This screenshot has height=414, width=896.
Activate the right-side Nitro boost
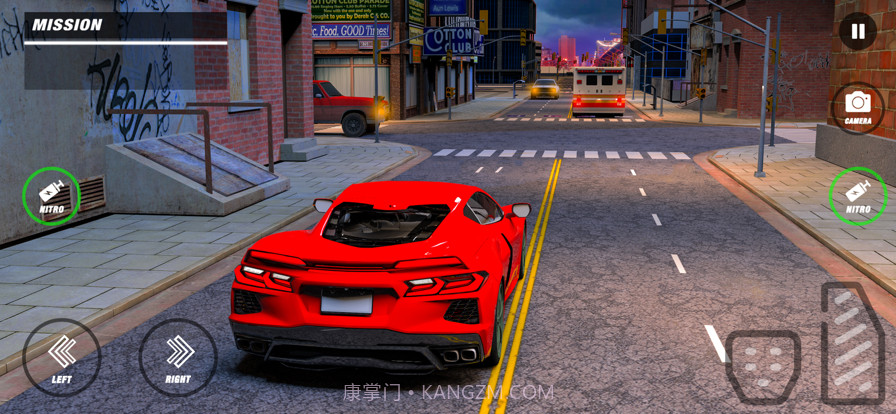point(858,196)
